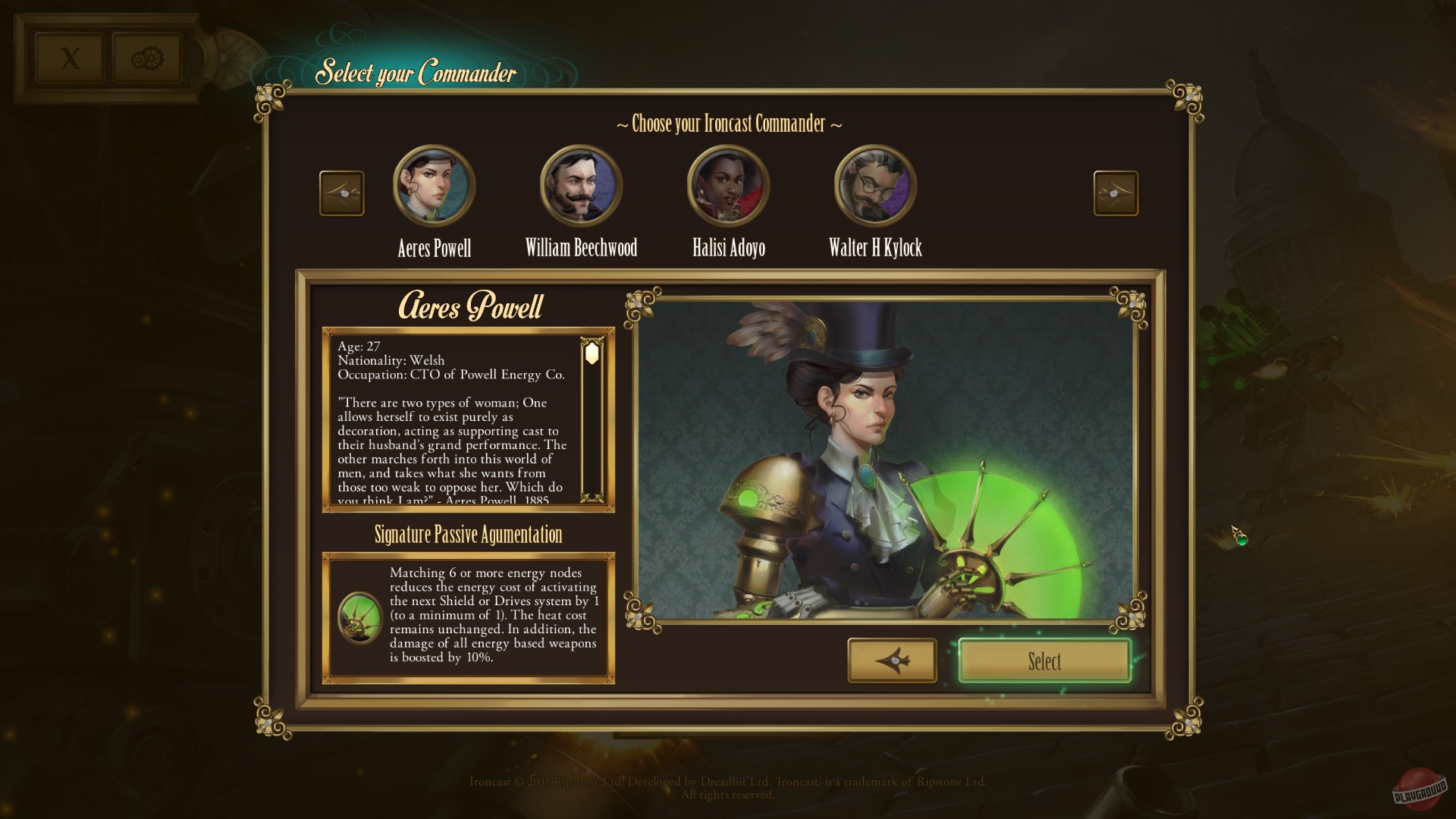Click the right commander scroll arrow
The image size is (1456, 819).
tap(1116, 193)
